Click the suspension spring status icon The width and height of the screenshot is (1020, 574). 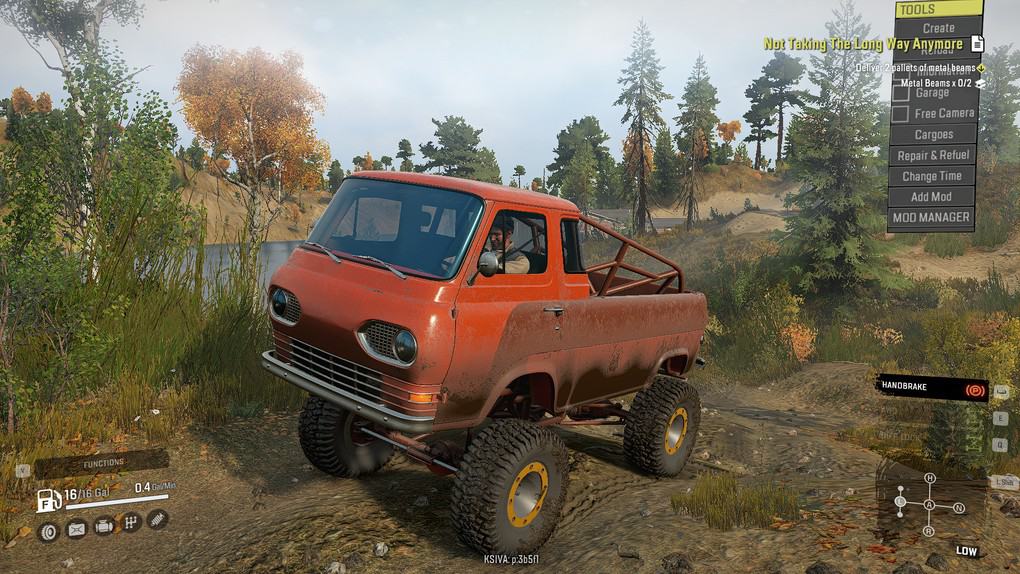[x=157, y=519]
